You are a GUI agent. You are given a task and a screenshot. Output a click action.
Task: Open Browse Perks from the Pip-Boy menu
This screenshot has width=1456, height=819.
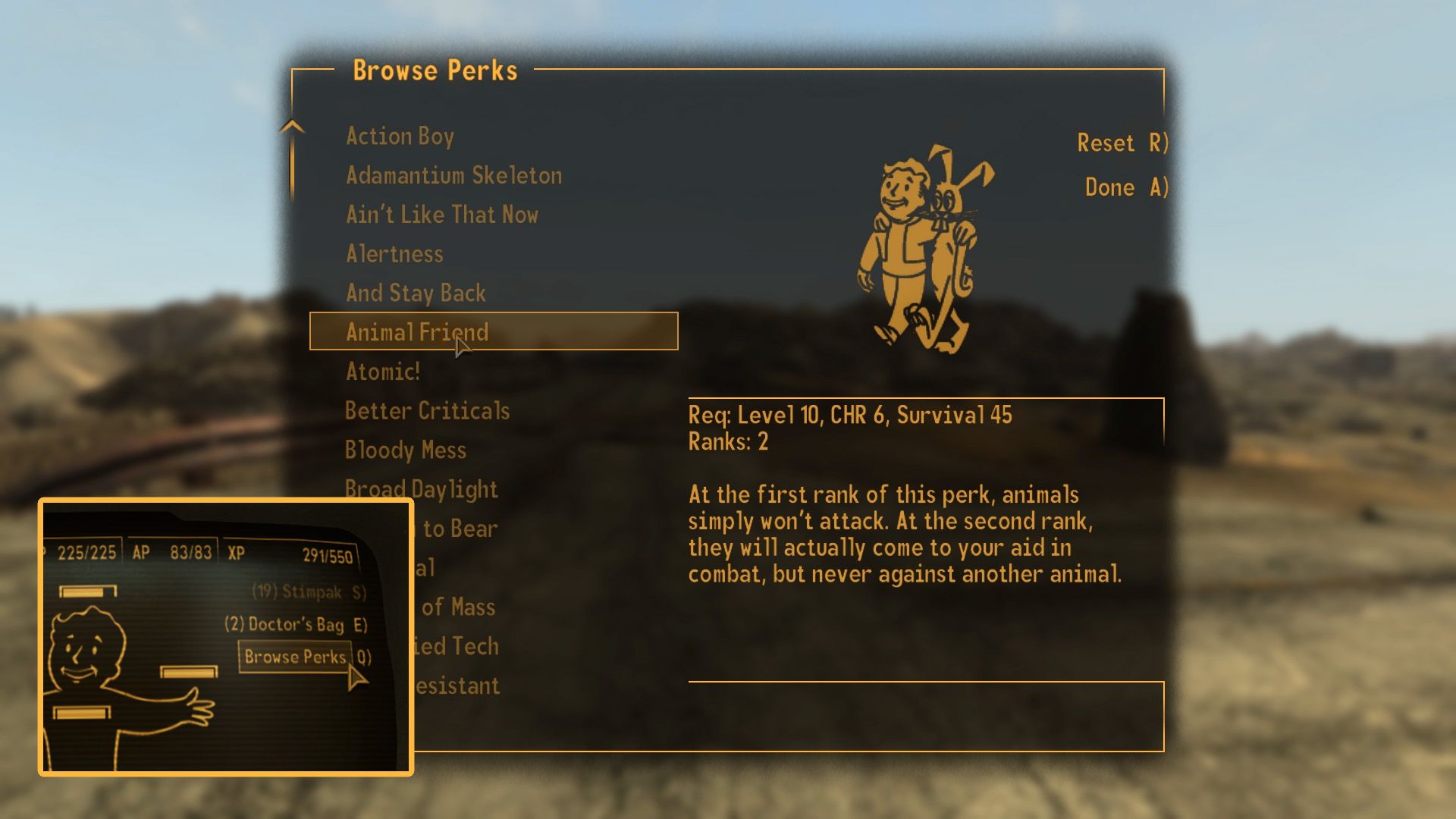[x=296, y=657]
